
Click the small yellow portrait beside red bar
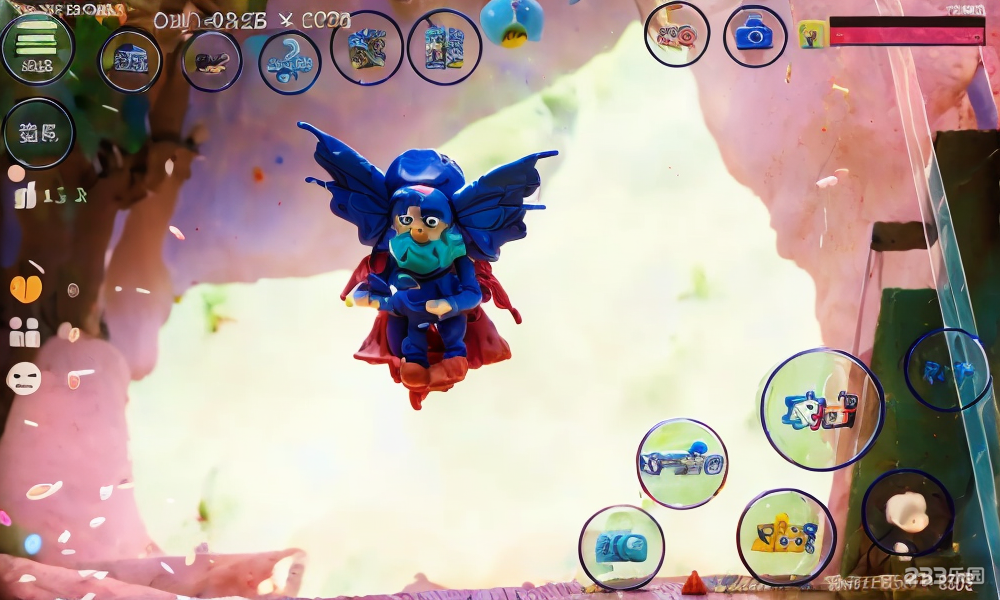811,34
